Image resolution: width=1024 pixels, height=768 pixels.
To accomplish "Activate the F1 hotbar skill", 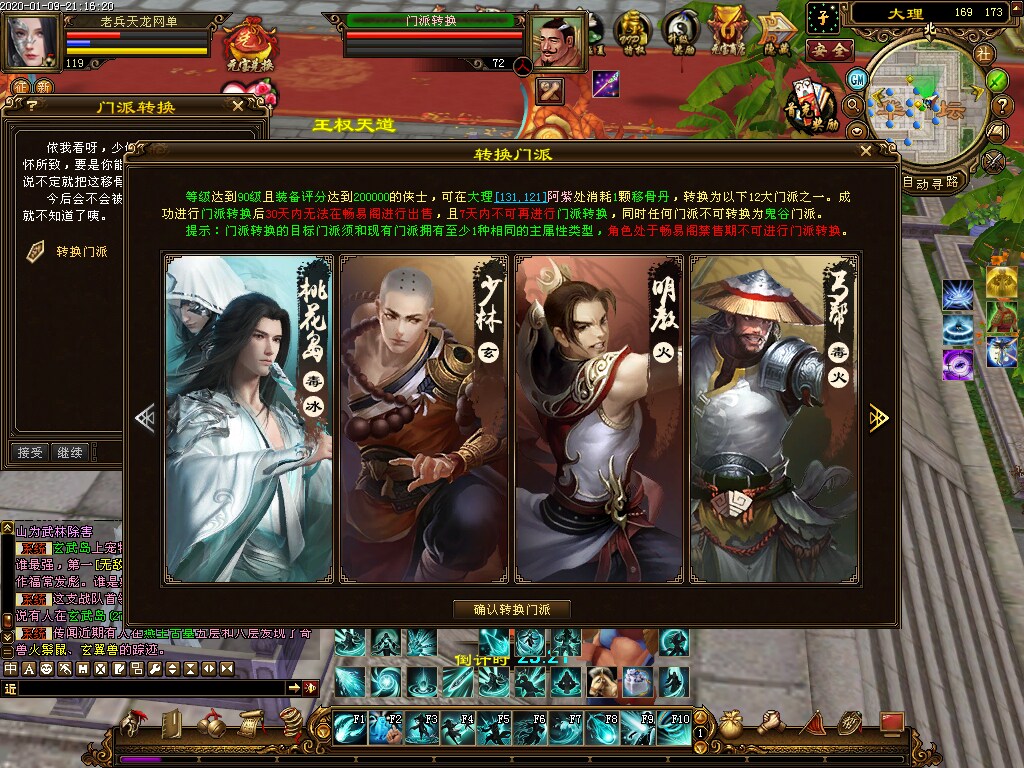I will 350,726.
